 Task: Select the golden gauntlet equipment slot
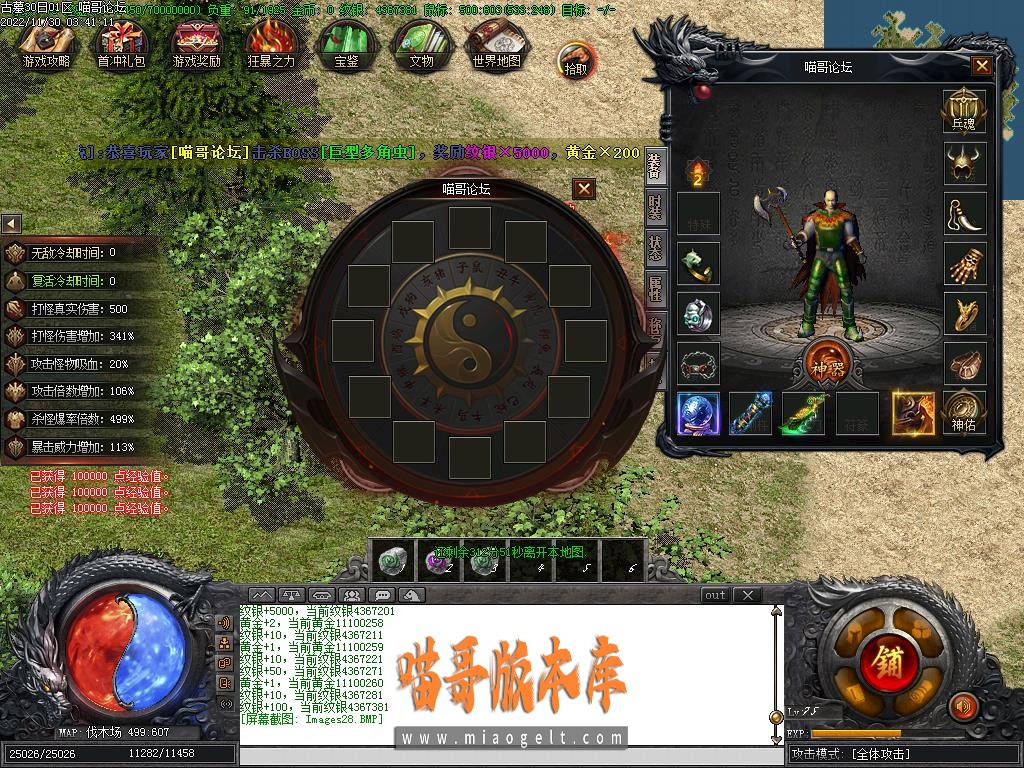click(964, 263)
